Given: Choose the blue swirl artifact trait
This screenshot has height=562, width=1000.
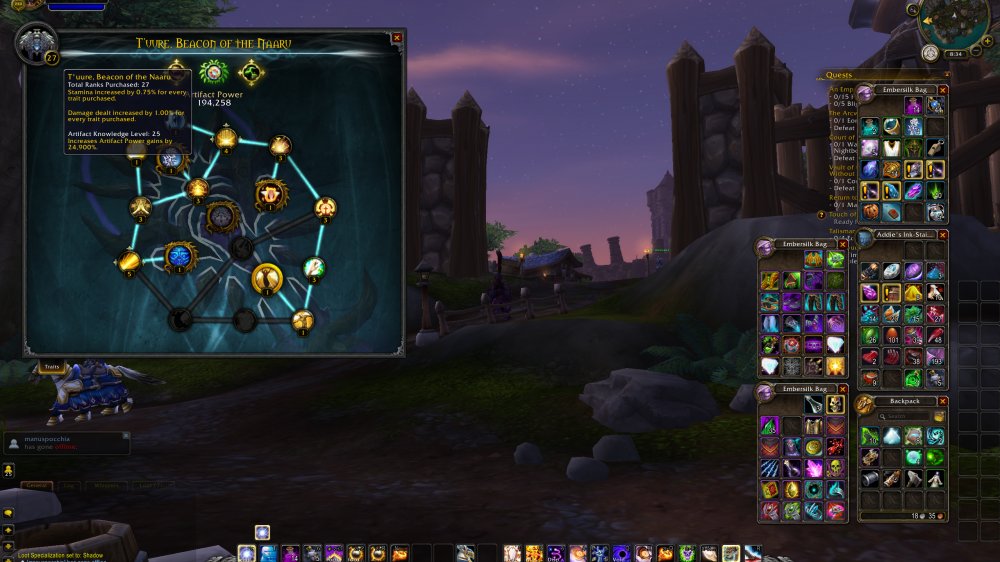Looking at the screenshot, I should click(179, 257).
